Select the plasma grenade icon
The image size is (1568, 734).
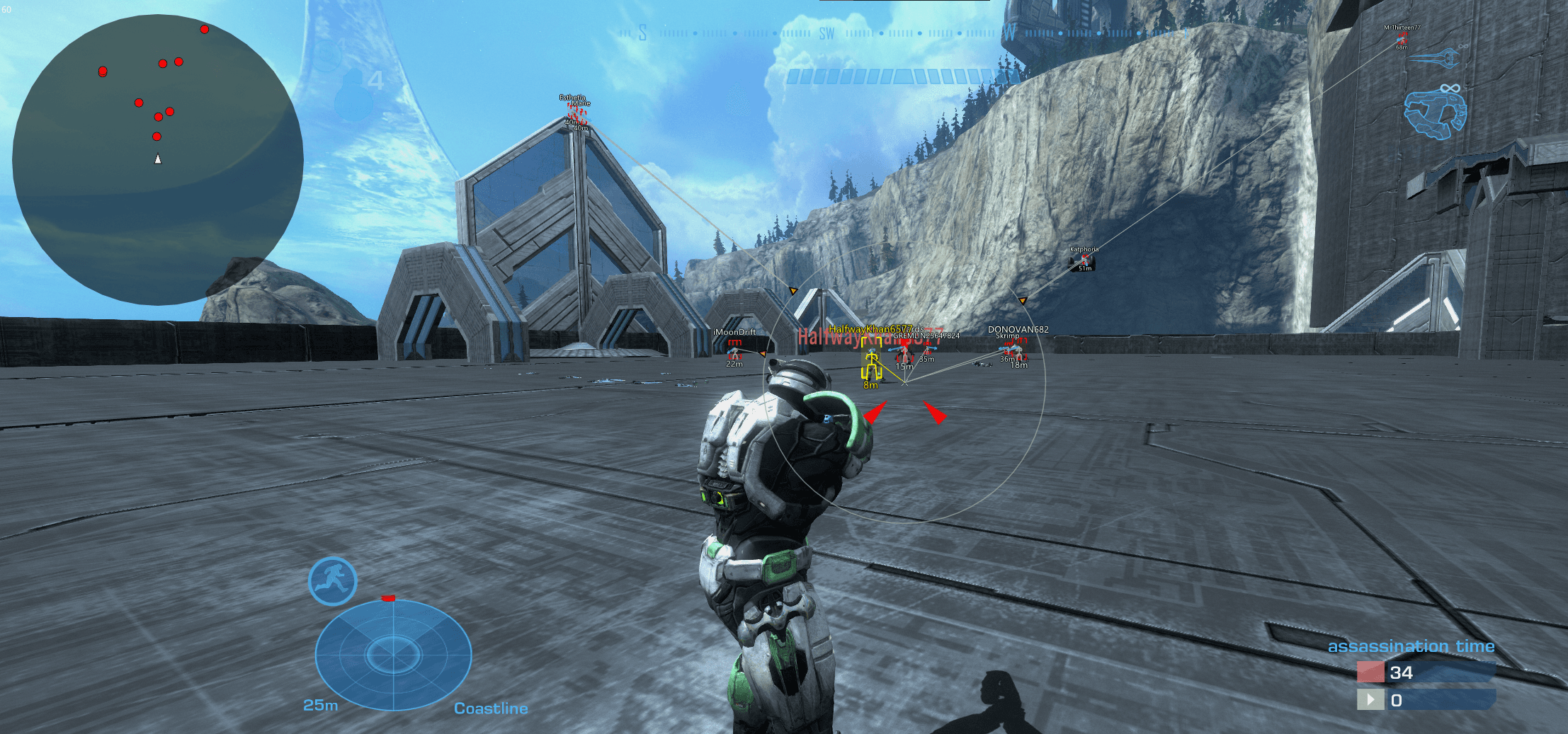(x=327, y=55)
